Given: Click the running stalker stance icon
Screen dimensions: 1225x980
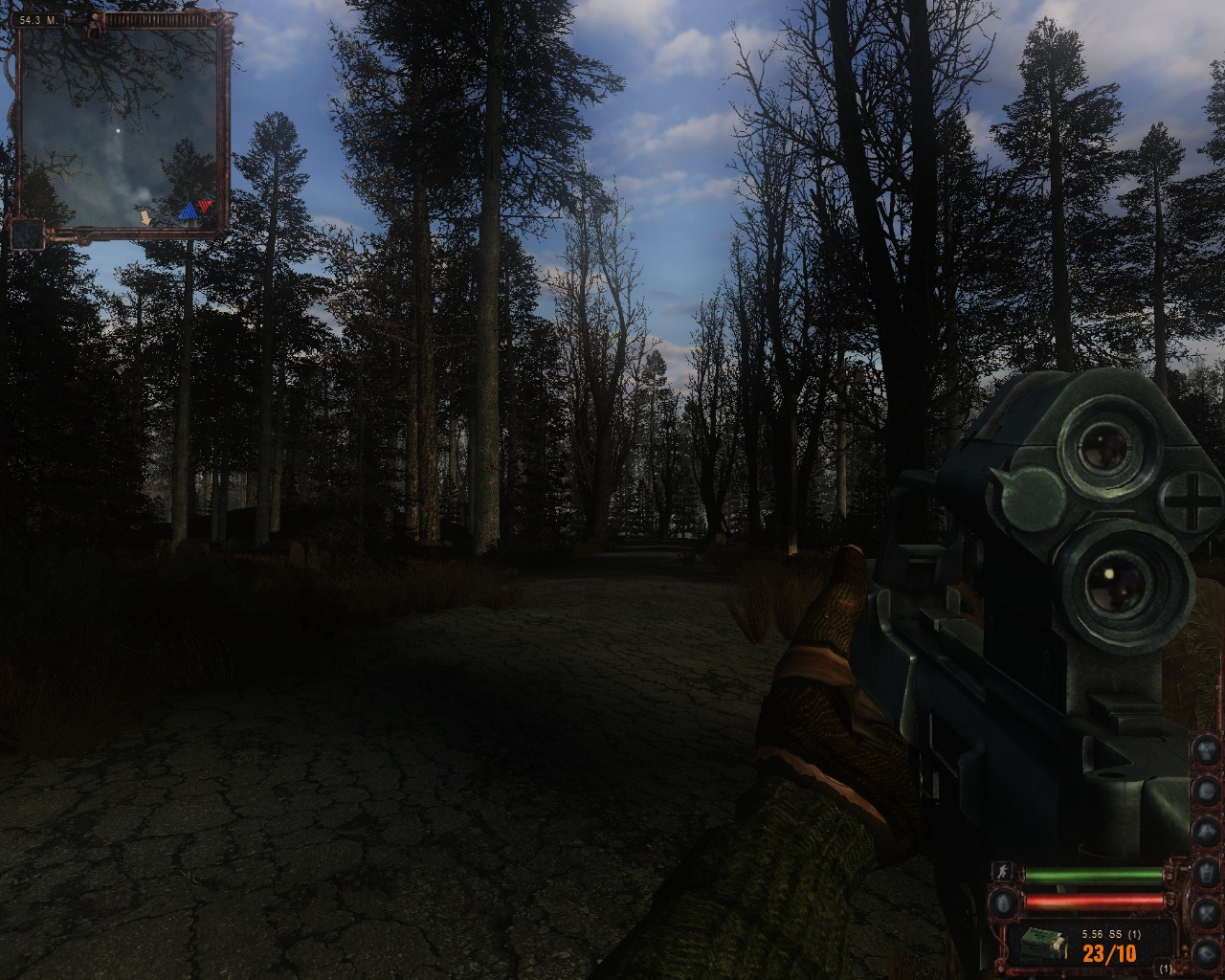Looking at the screenshot, I should [1004, 873].
